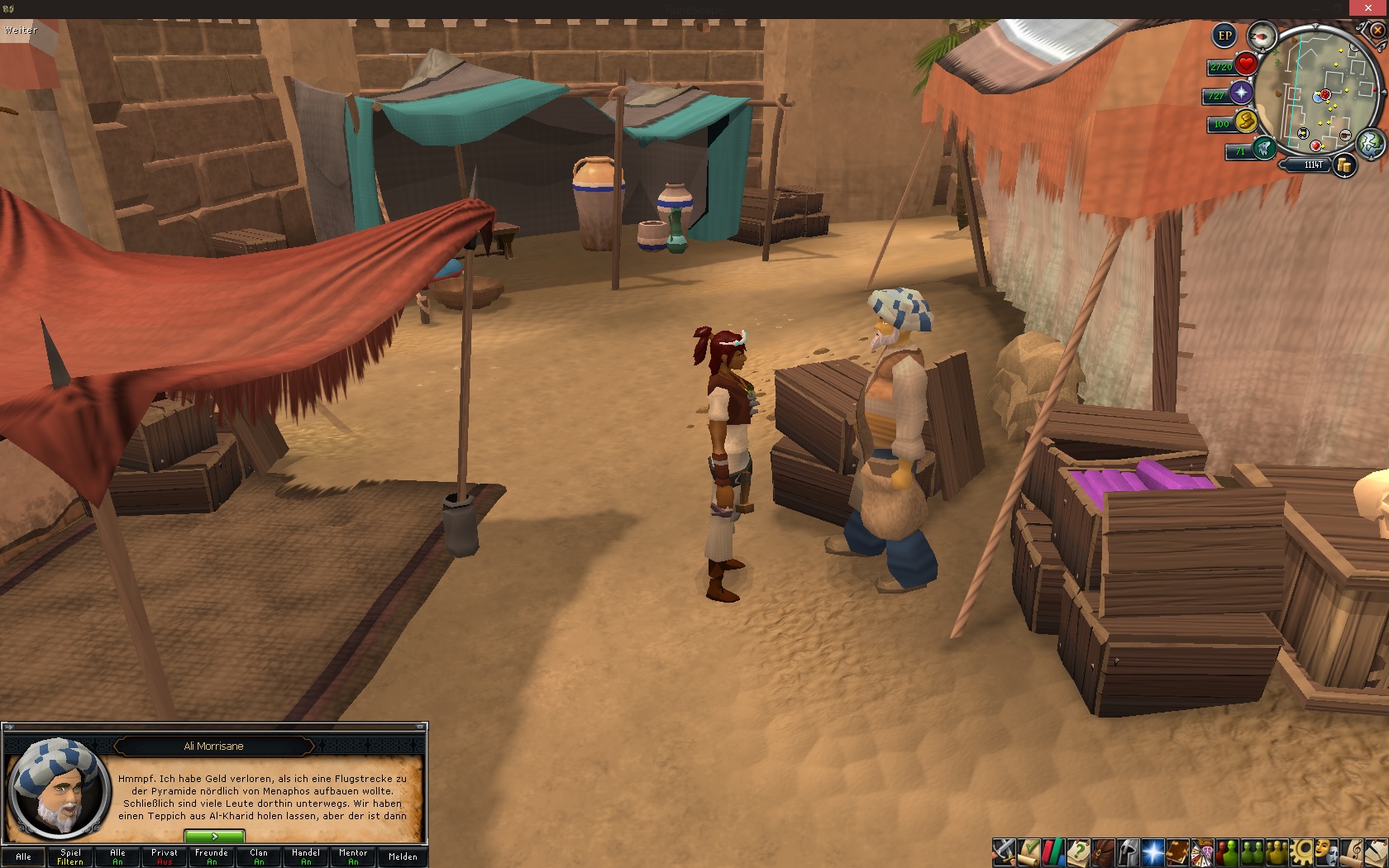Open the Mentor chat tab
The width and height of the screenshot is (1389, 868).
[353, 856]
